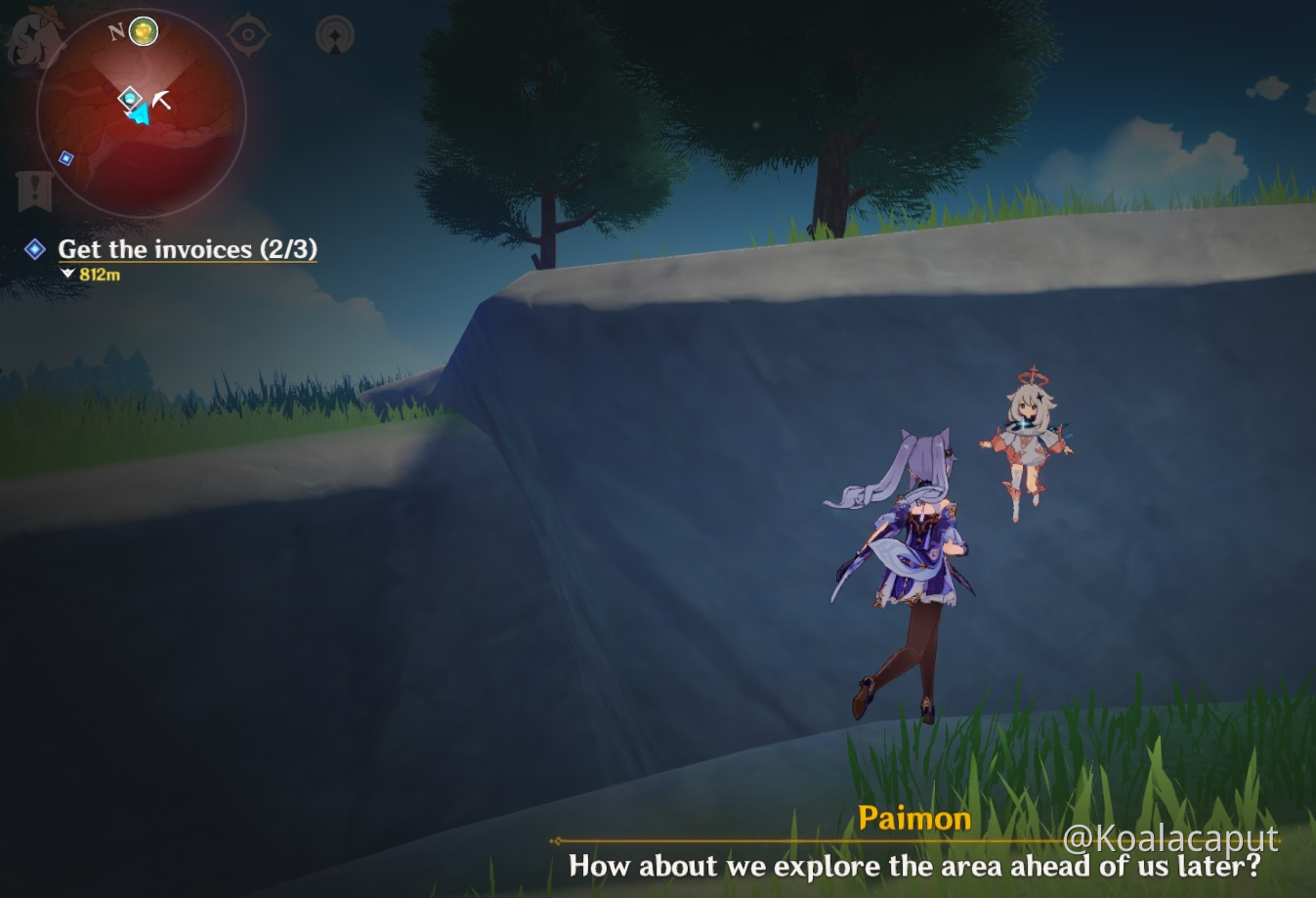Click the 'Paimon' name above the dialogue
The image size is (1316, 898).
pyautogui.click(x=914, y=819)
